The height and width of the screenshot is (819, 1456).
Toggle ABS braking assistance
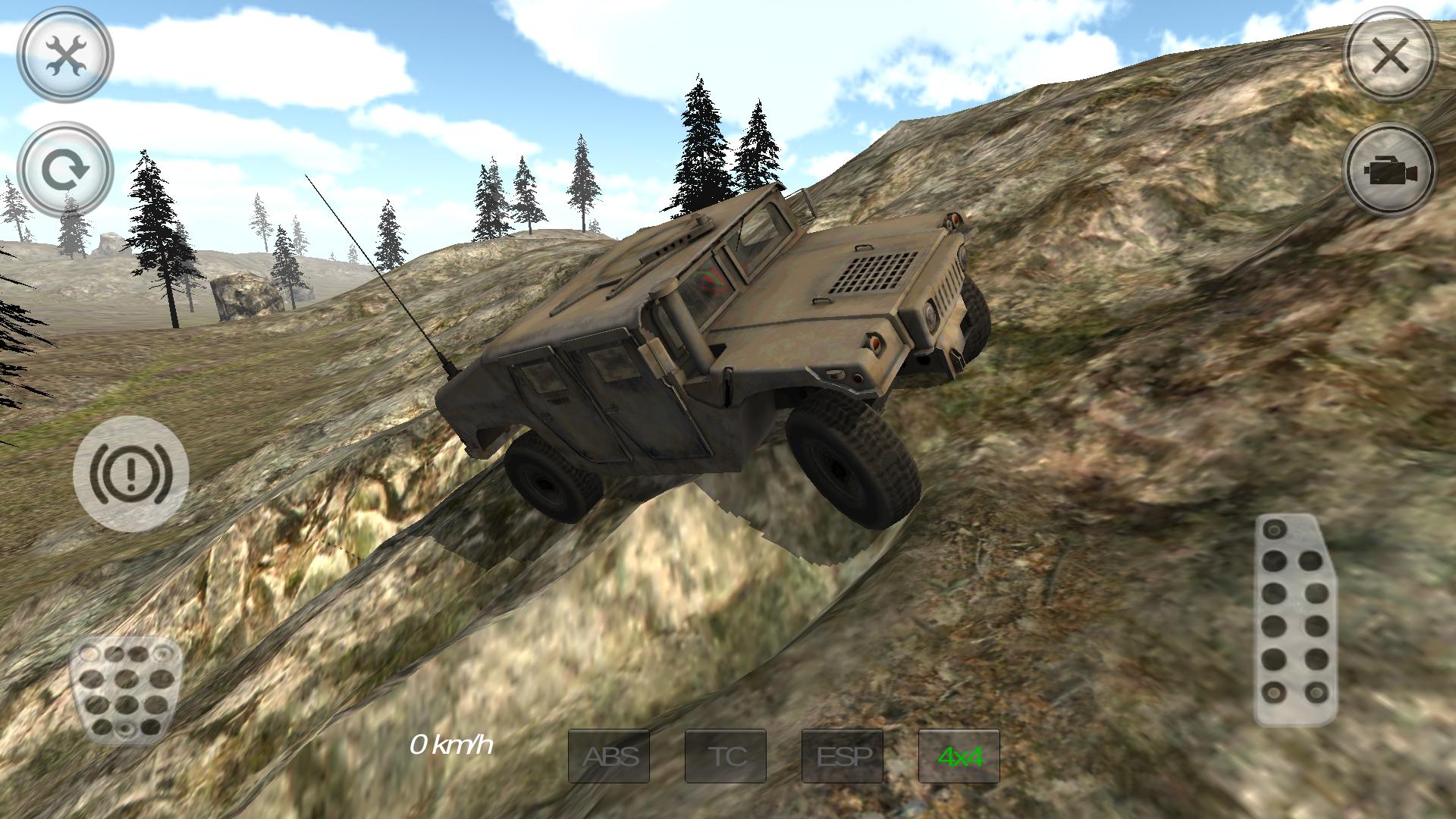click(x=610, y=755)
